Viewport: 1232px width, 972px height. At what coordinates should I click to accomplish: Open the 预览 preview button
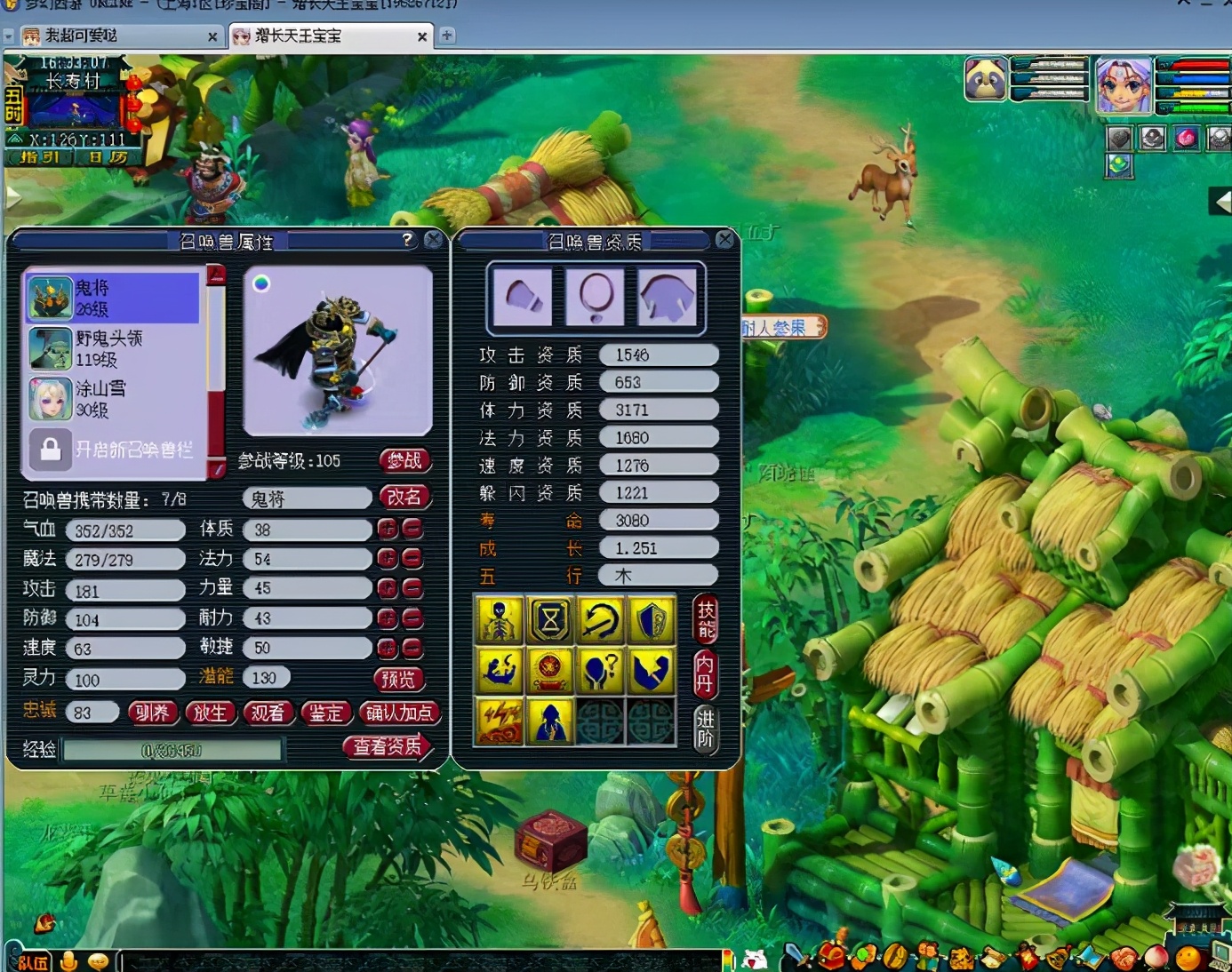coord(397,680)
